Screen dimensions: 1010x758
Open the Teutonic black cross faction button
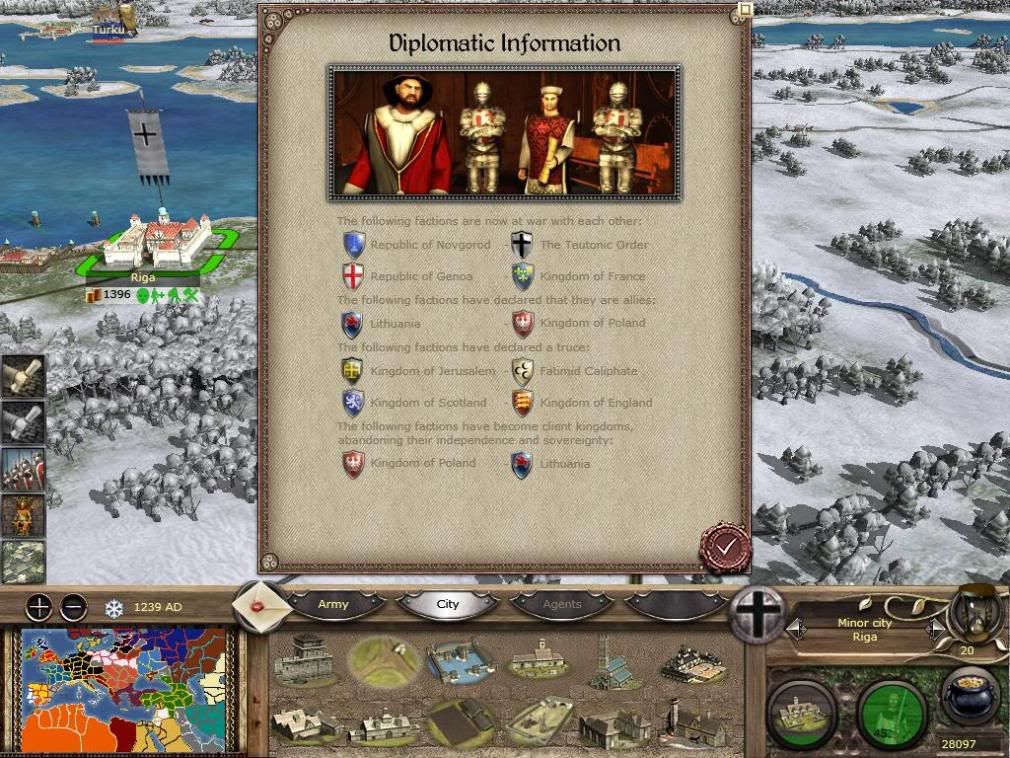coord(758,614)
